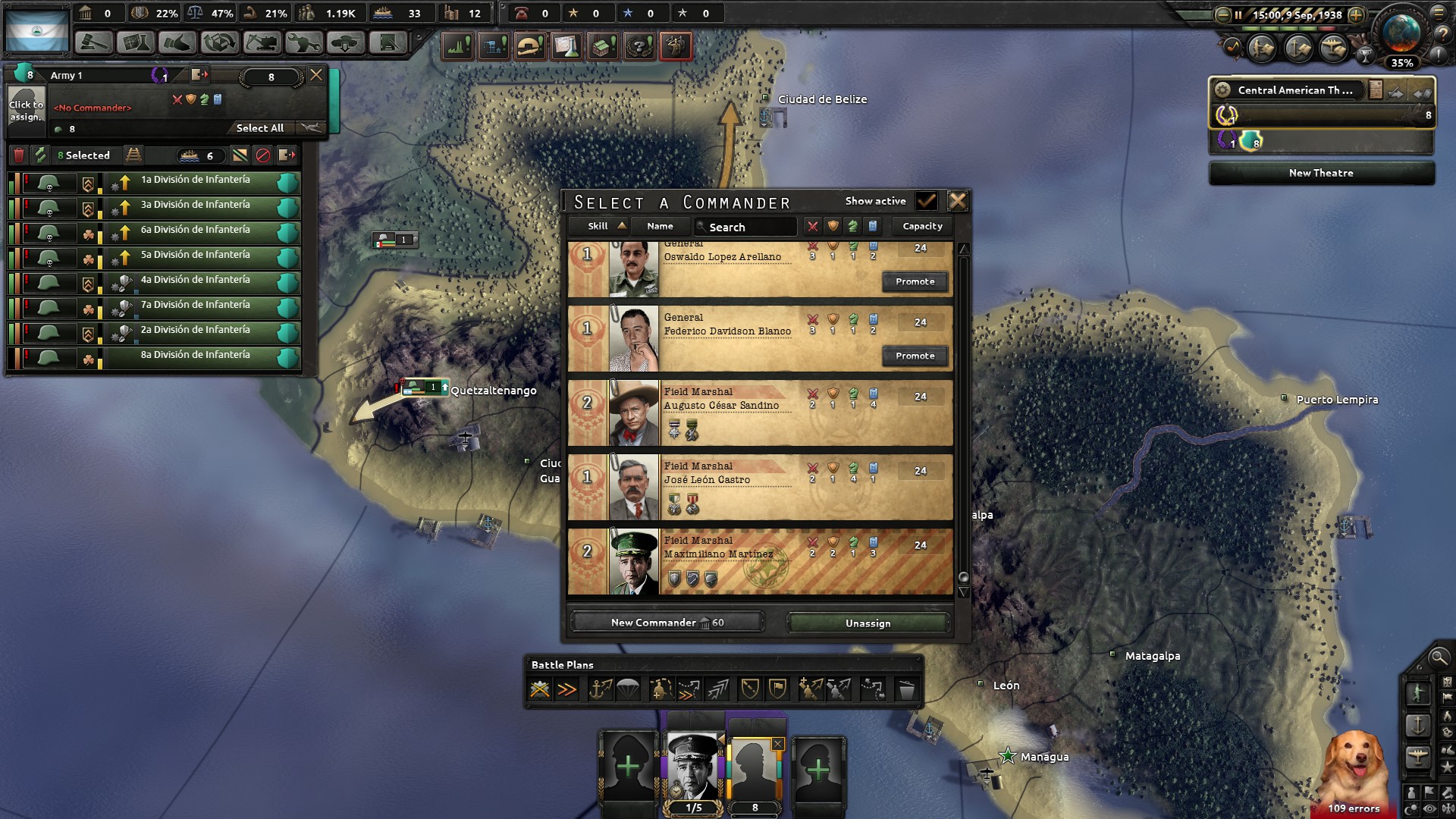Assign a garrison area order flag icon

[778, 688]
